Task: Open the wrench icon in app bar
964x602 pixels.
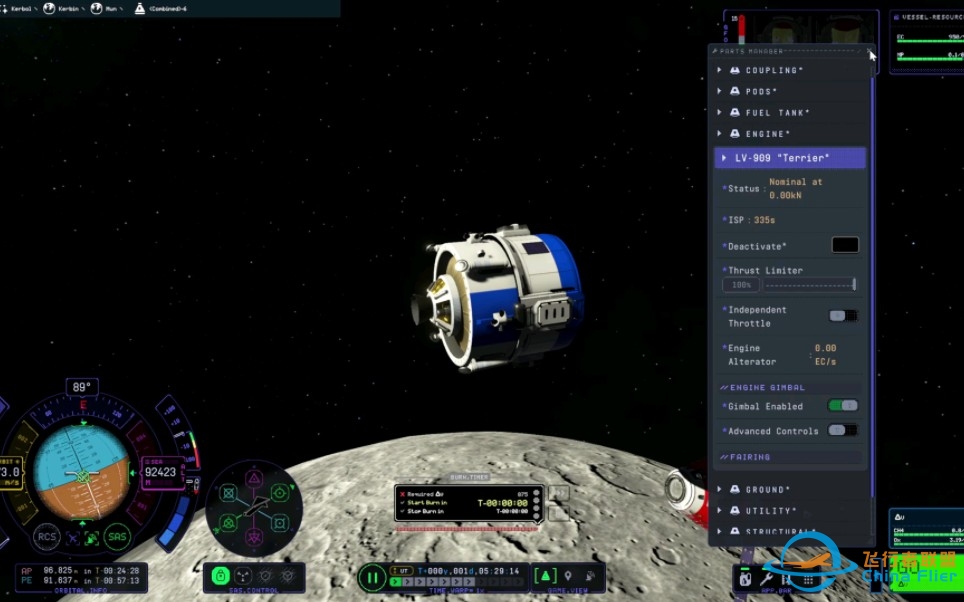Action: pos(767,579)
